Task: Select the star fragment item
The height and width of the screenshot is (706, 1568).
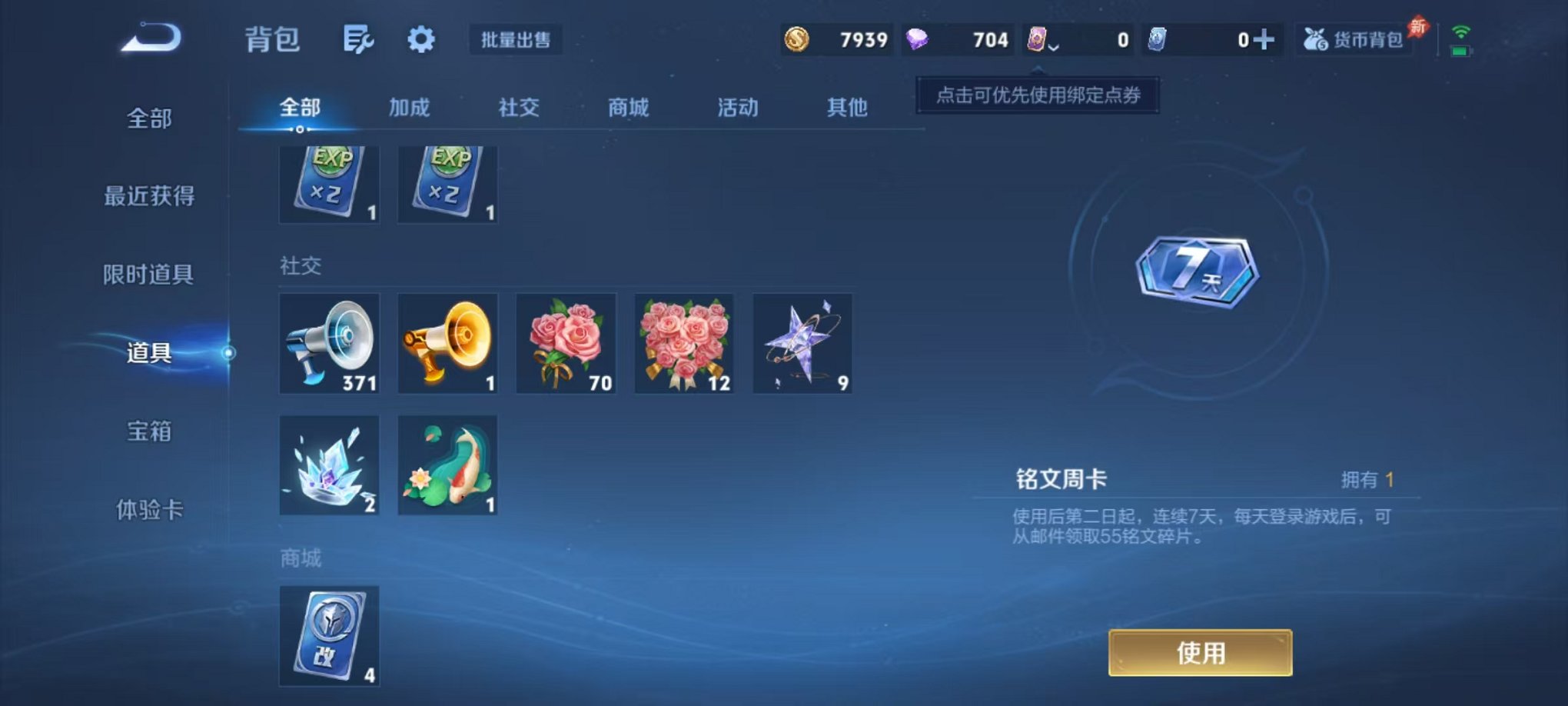Action: coord(802,343)
